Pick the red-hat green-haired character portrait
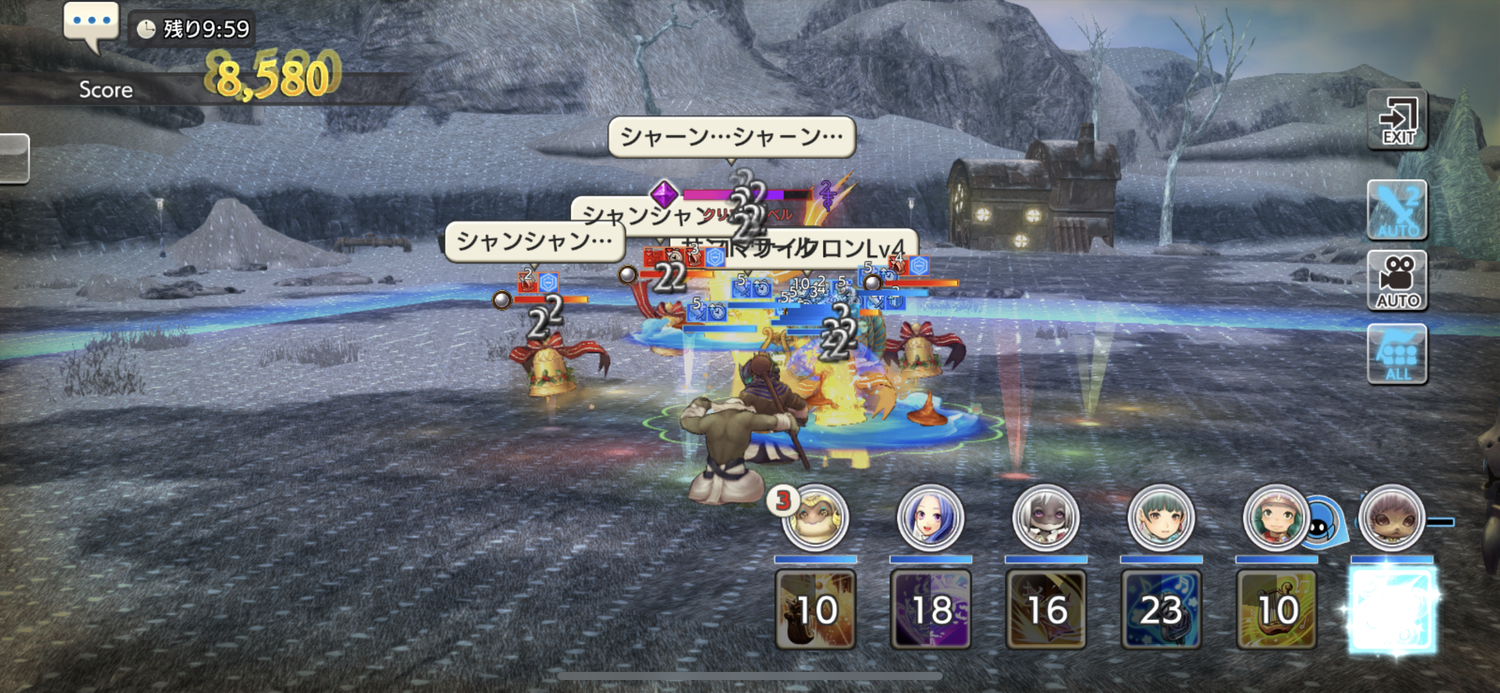The height and width of the screenshot is (693, 1500). tap(1275, 518)
